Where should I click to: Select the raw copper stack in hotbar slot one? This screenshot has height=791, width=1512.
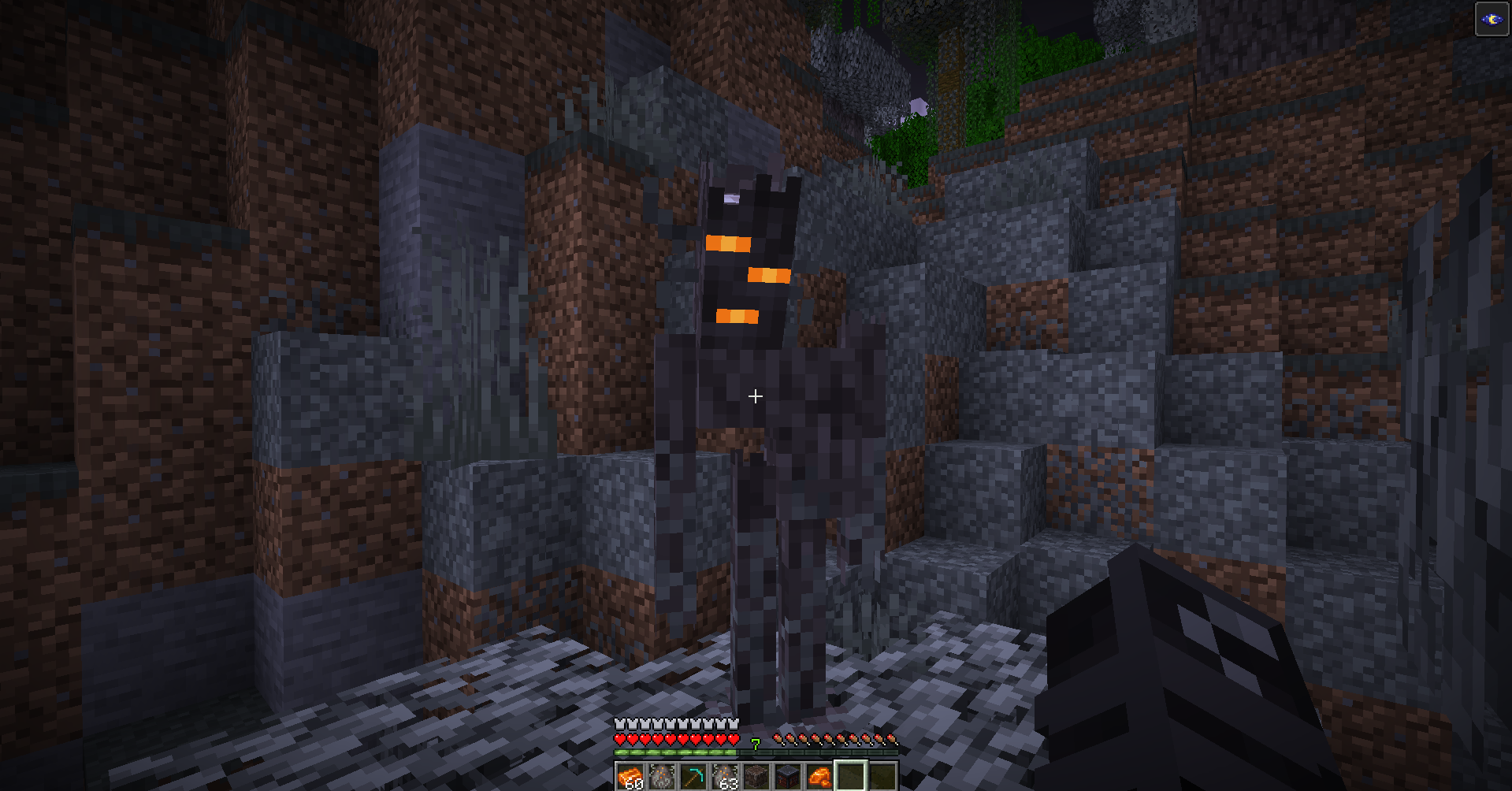[630, 778]
